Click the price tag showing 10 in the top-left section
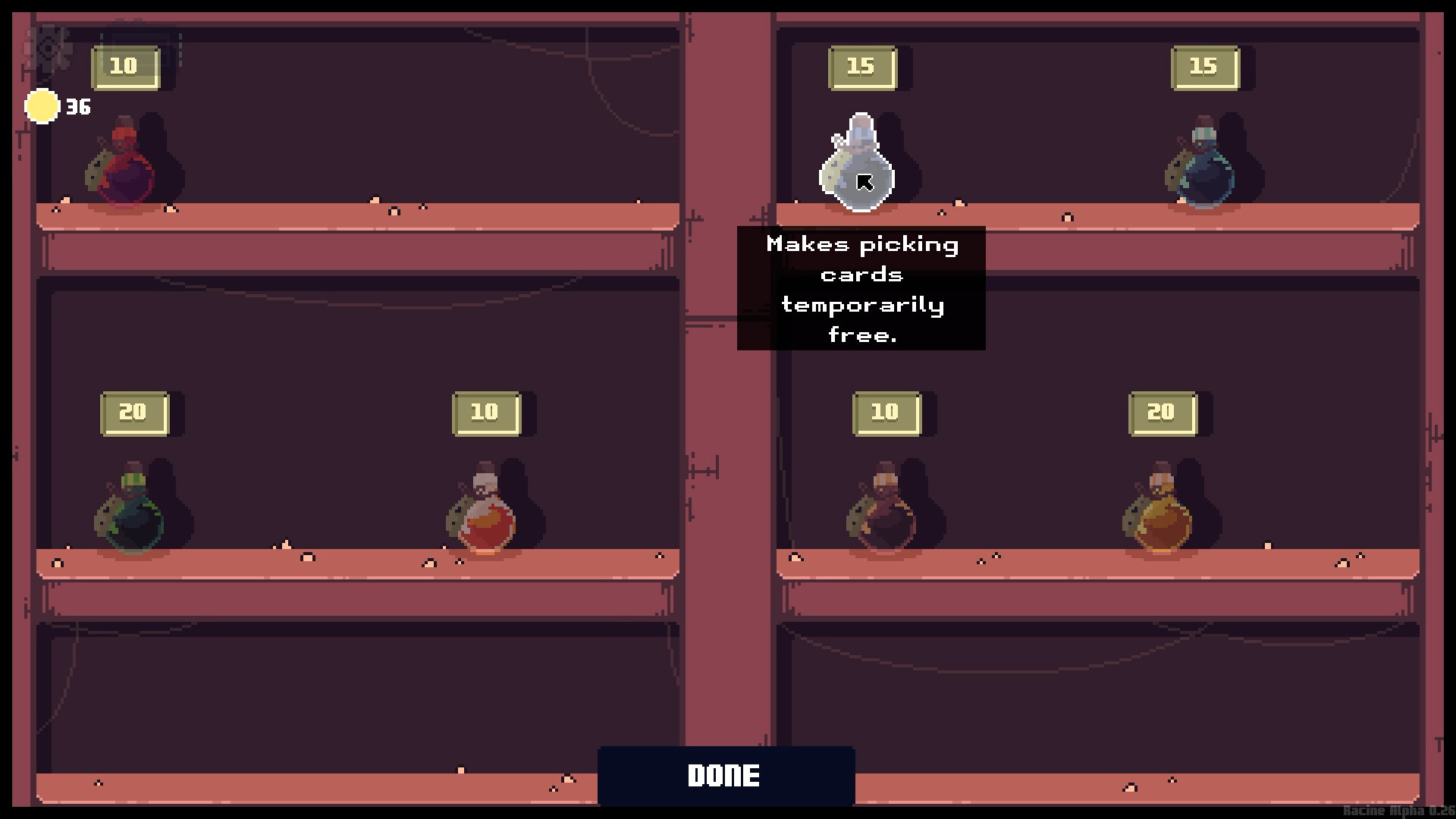Viewport: 1456px width, 819px height. pyautogui.click(x=124, y=67)
